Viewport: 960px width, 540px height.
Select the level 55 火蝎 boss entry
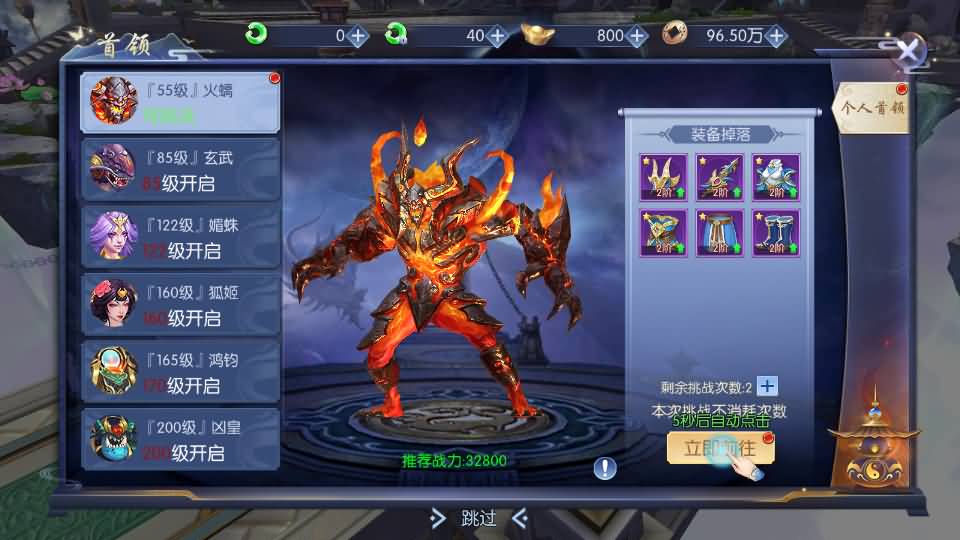180,102
